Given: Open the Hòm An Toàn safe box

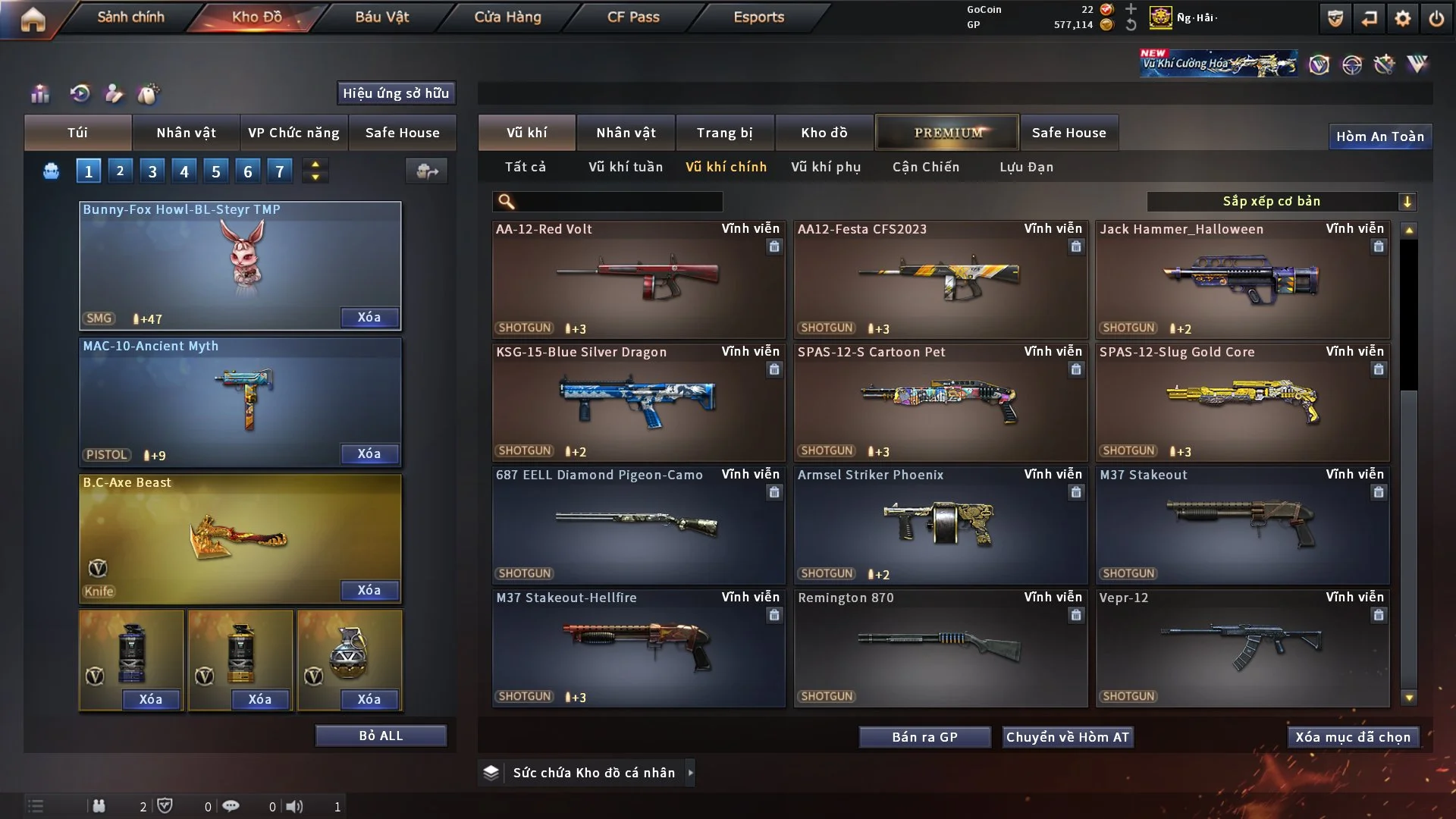Looking at the screenshot, I should pyautogui.click(x=1379, y=136).
